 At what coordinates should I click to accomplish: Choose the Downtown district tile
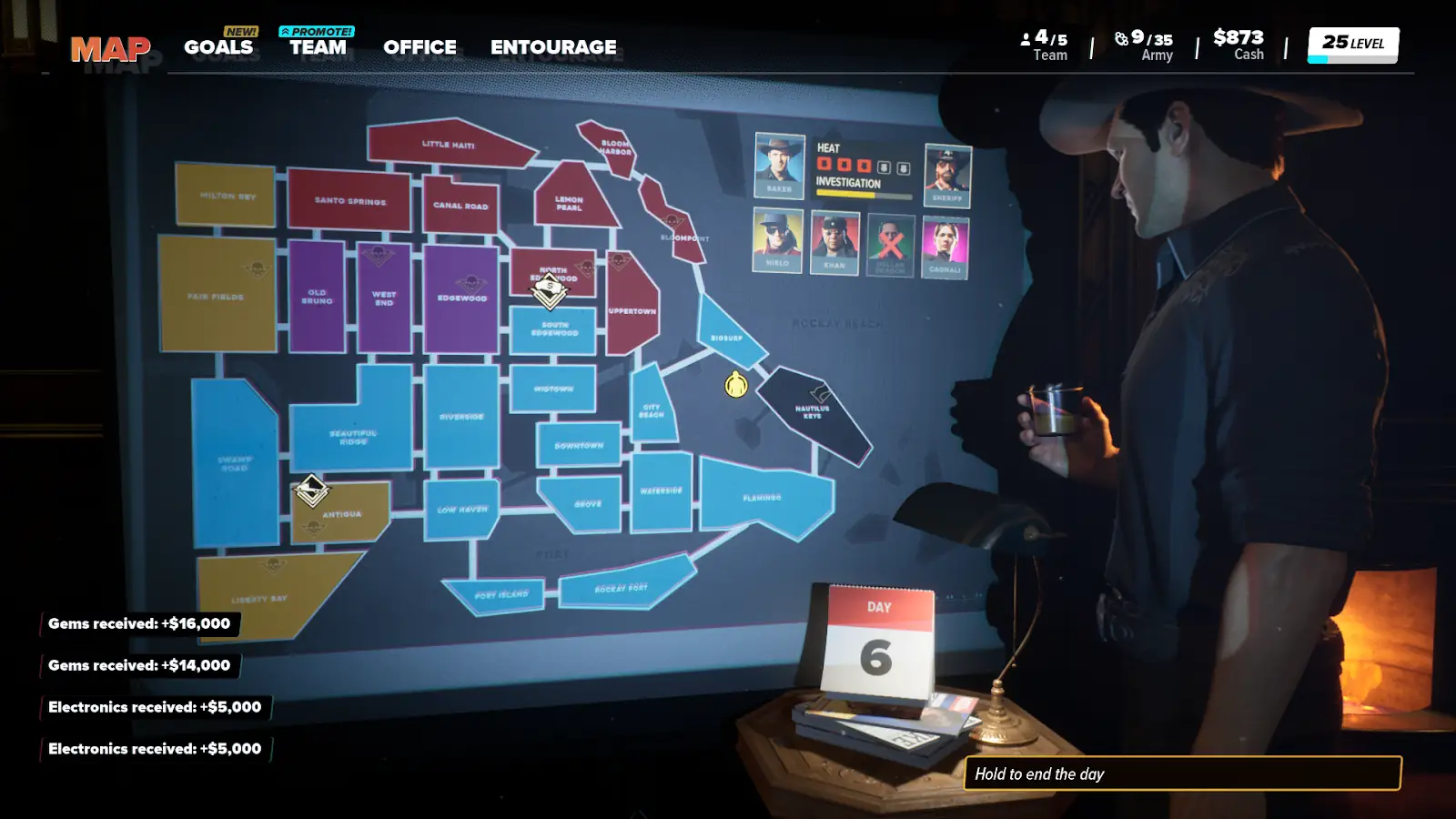coord(579,444)
